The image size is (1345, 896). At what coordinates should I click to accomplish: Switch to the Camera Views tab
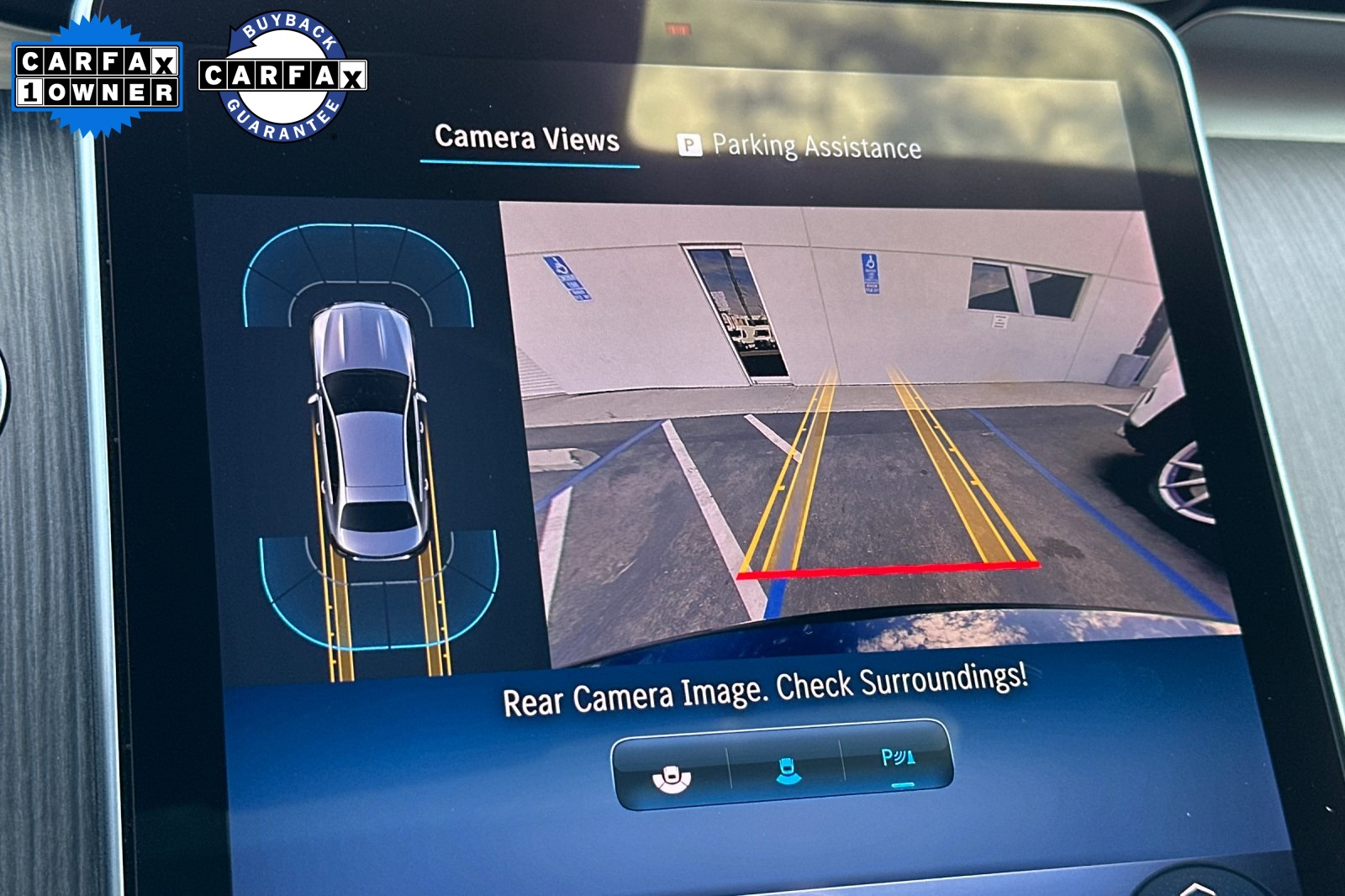coord(527,139)
